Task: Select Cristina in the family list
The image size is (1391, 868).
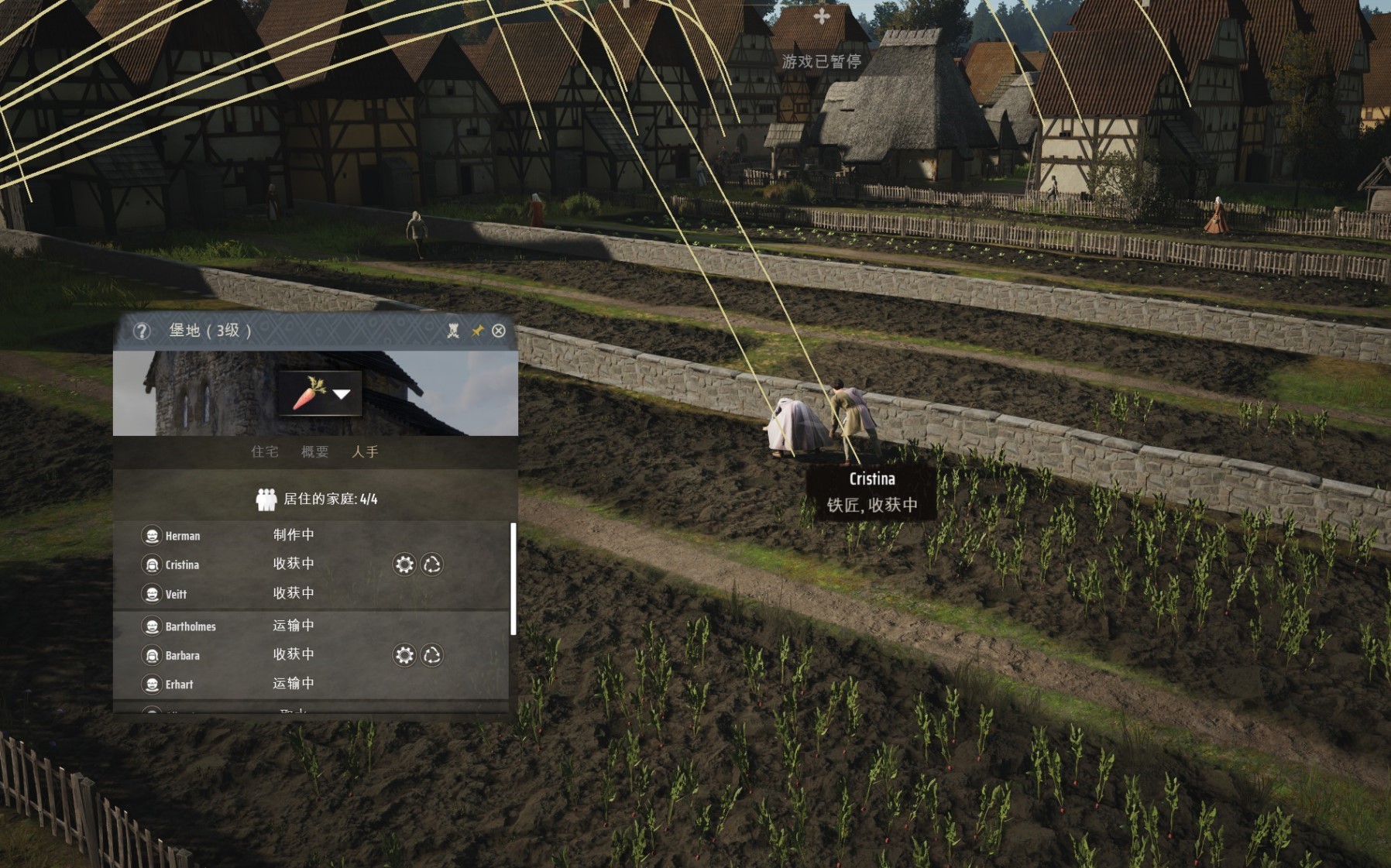Action: (x=182, y=564)
